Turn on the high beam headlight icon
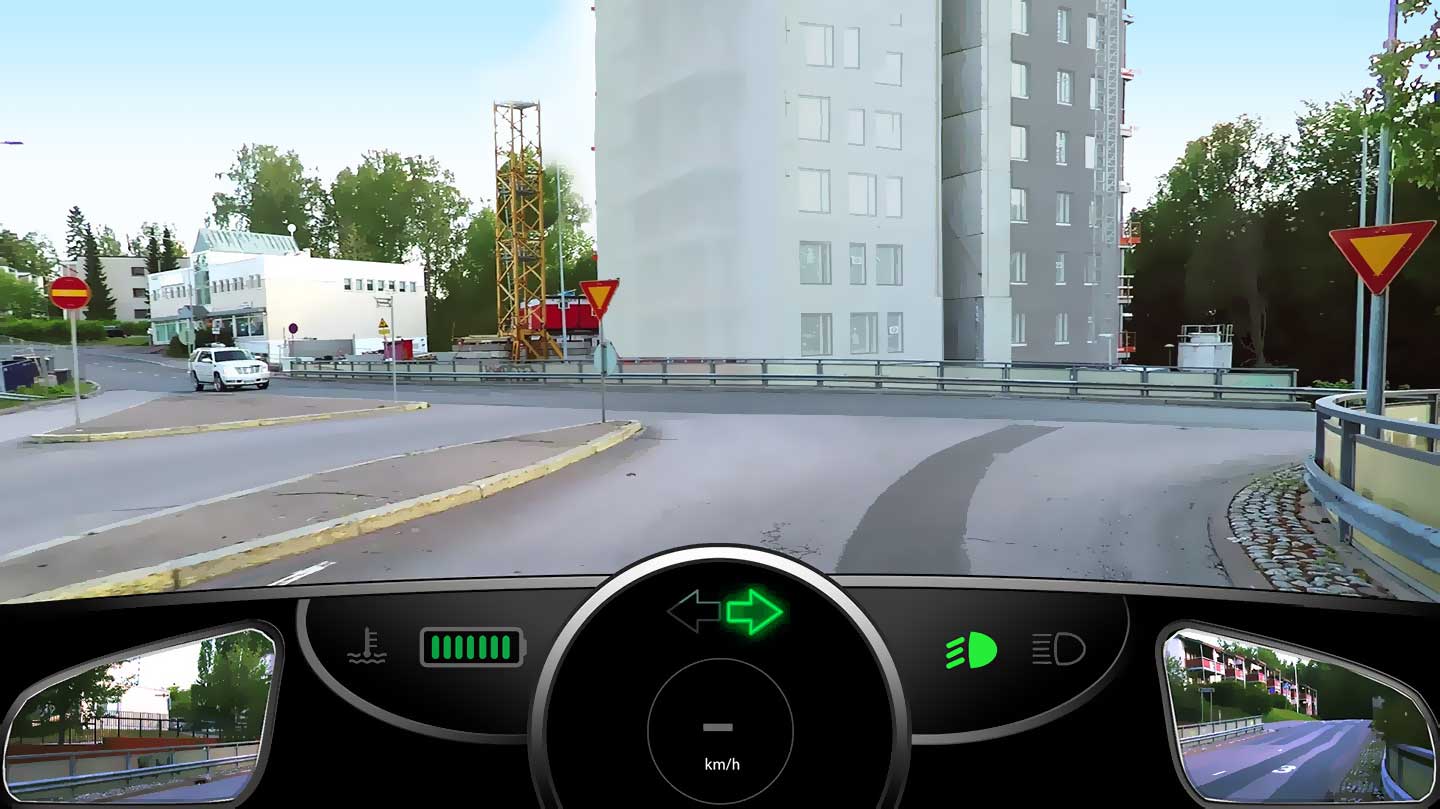 pos(1058,650)
